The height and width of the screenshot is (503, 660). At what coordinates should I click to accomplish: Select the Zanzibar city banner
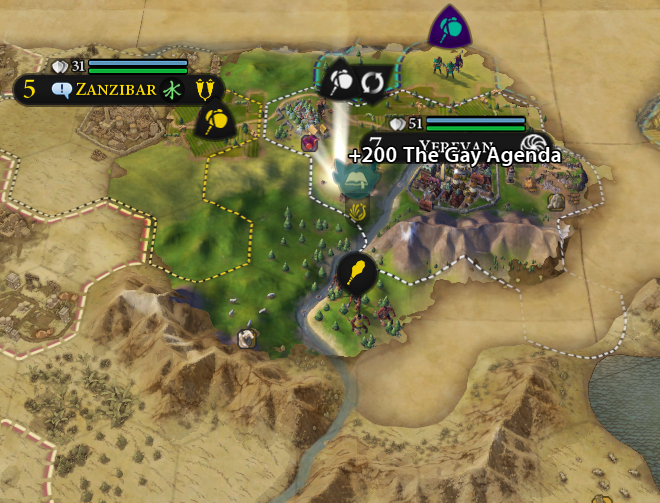115,90
